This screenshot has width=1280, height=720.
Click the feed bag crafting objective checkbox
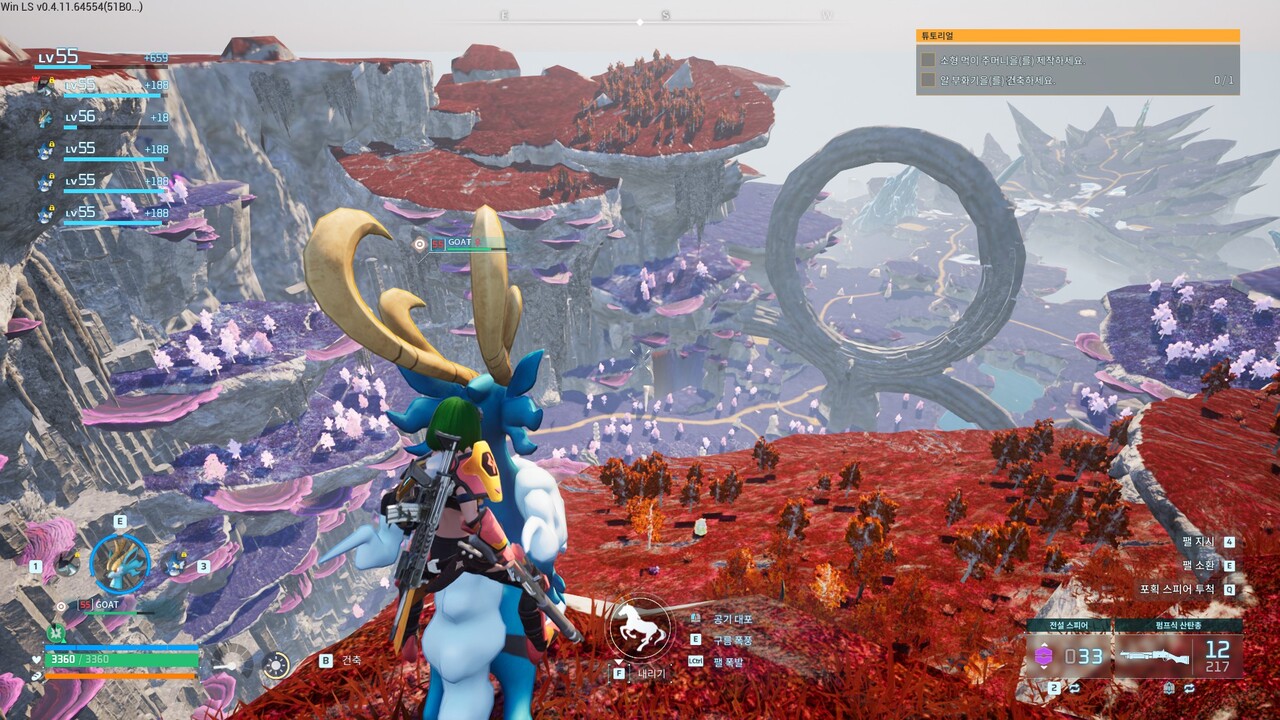(928, 60)
